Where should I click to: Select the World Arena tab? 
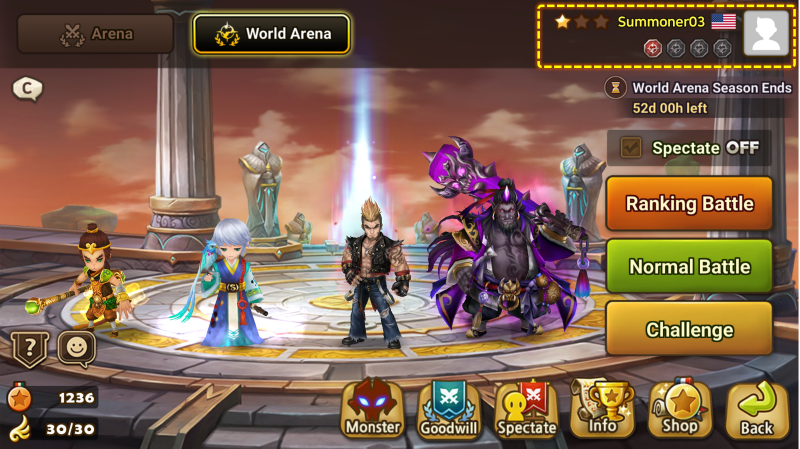271,34
